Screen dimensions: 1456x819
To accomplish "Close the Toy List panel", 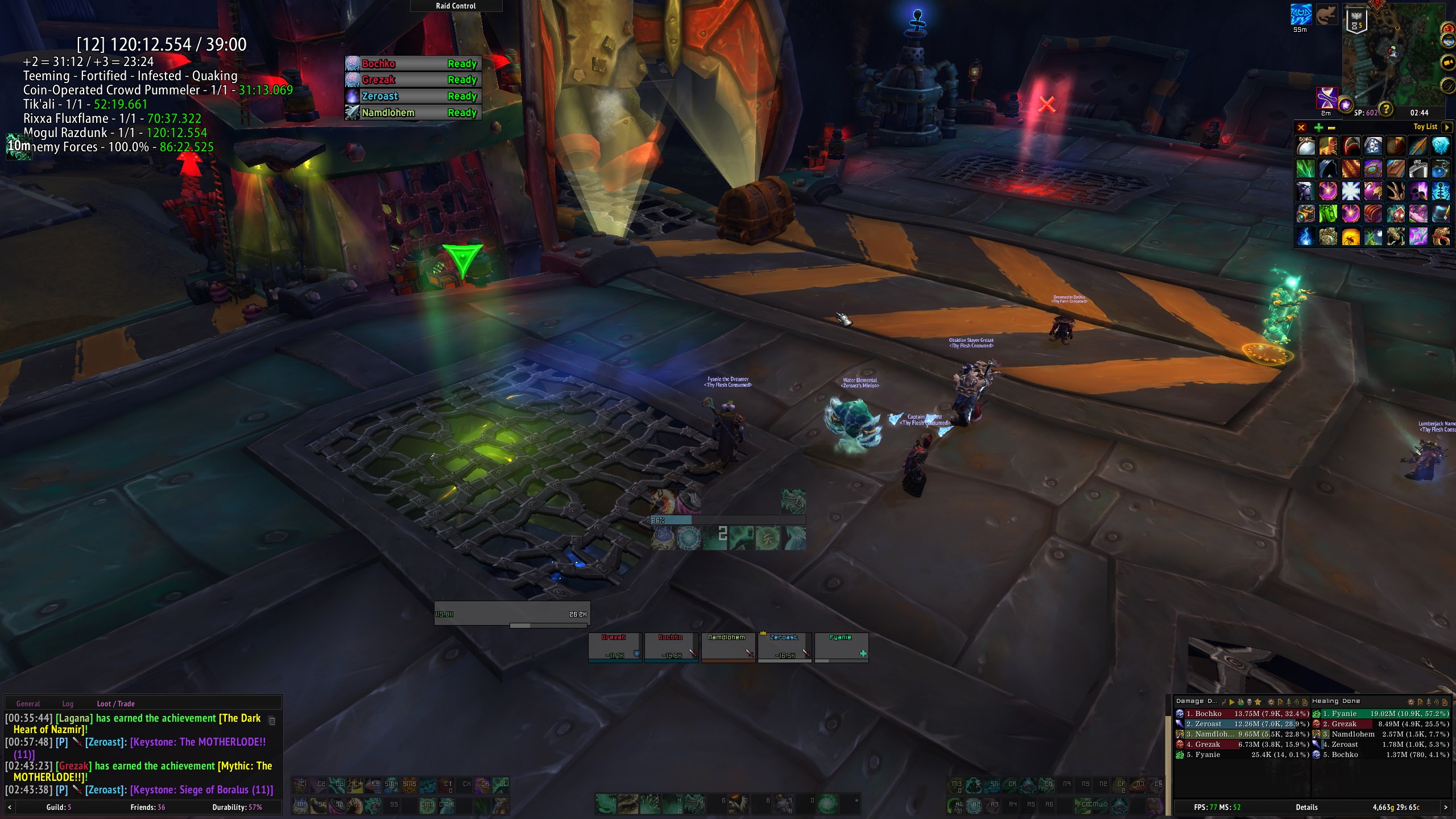I will 1301,127.
